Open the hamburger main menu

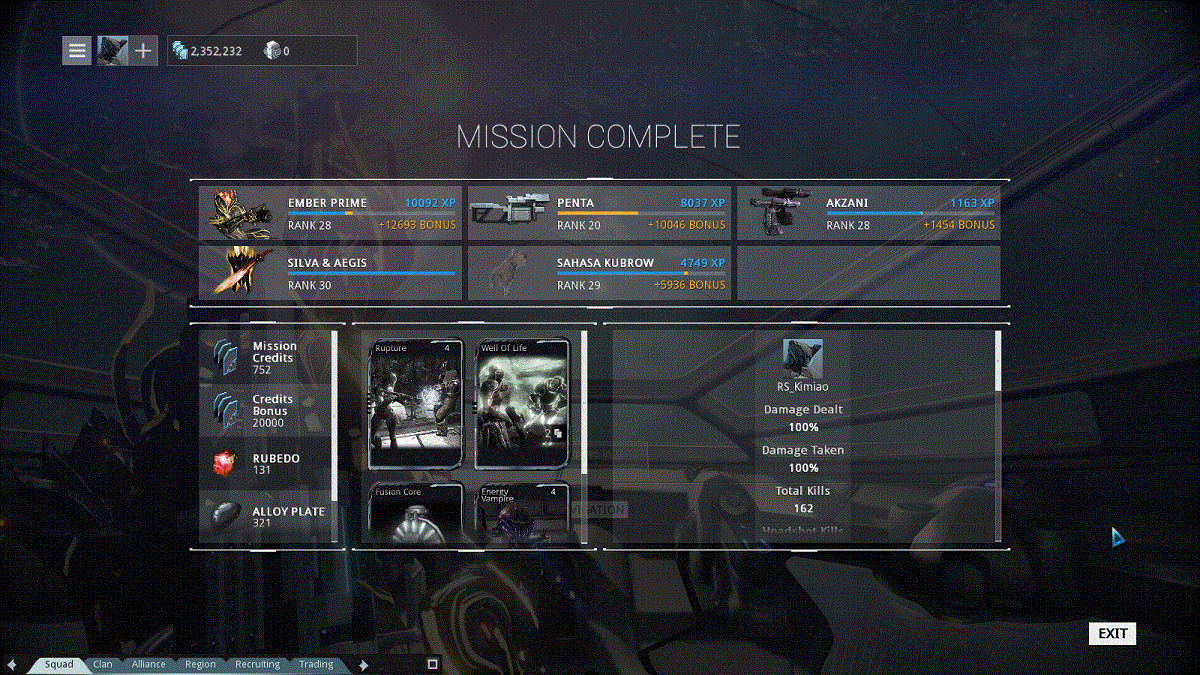77,50
